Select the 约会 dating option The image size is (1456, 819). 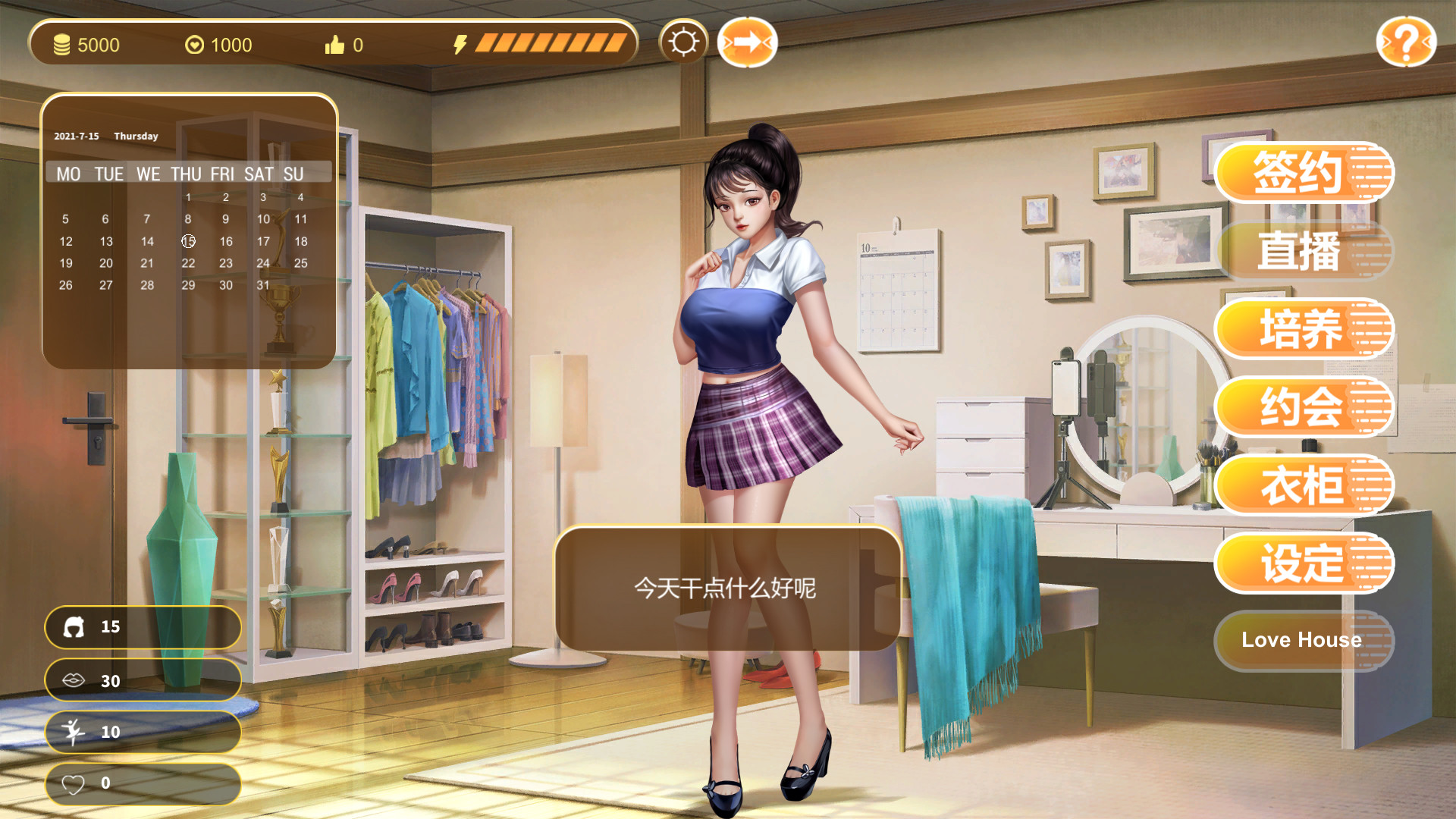click(1304, 407)
